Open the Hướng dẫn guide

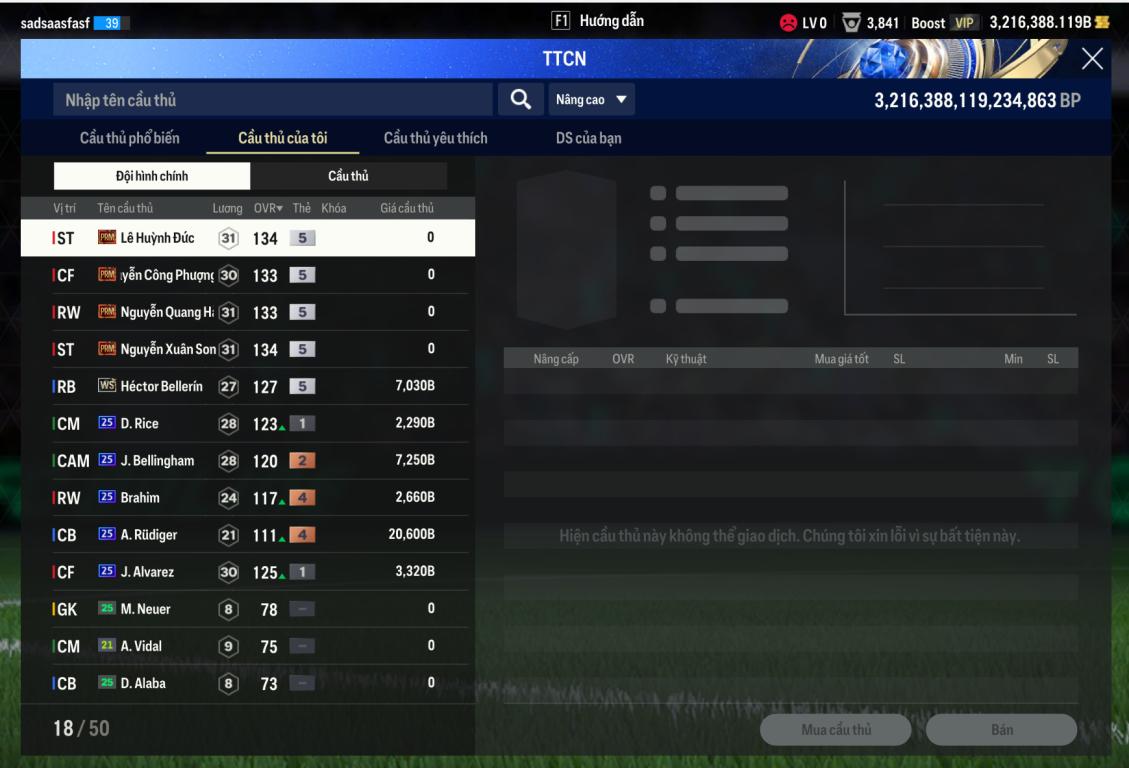598,21
